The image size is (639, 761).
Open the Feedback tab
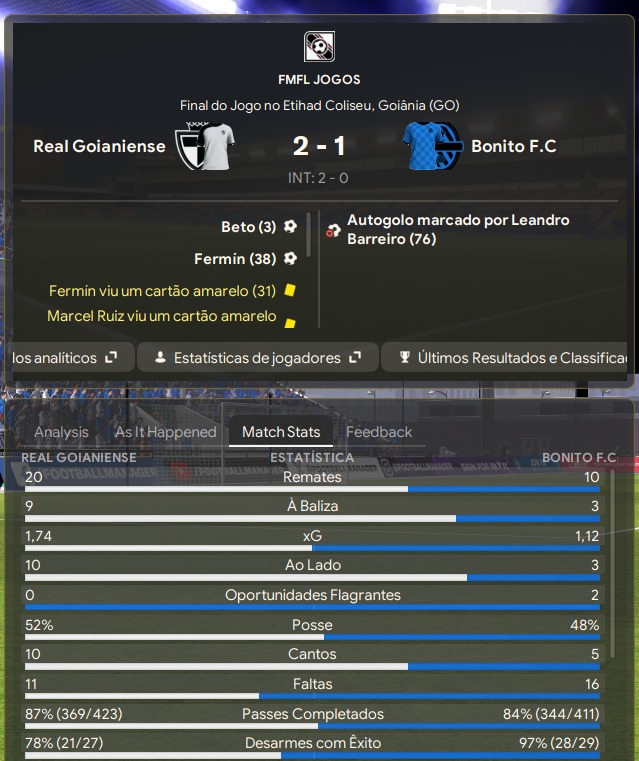(379, 432)
